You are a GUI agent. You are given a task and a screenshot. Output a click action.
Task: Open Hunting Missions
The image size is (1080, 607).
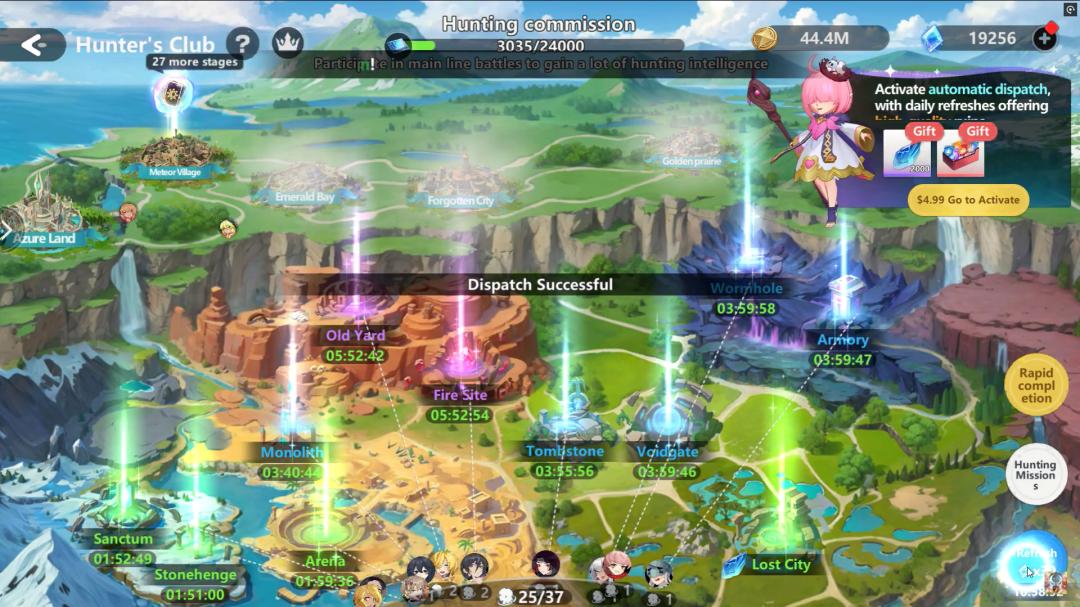(x=1035, y=475)
